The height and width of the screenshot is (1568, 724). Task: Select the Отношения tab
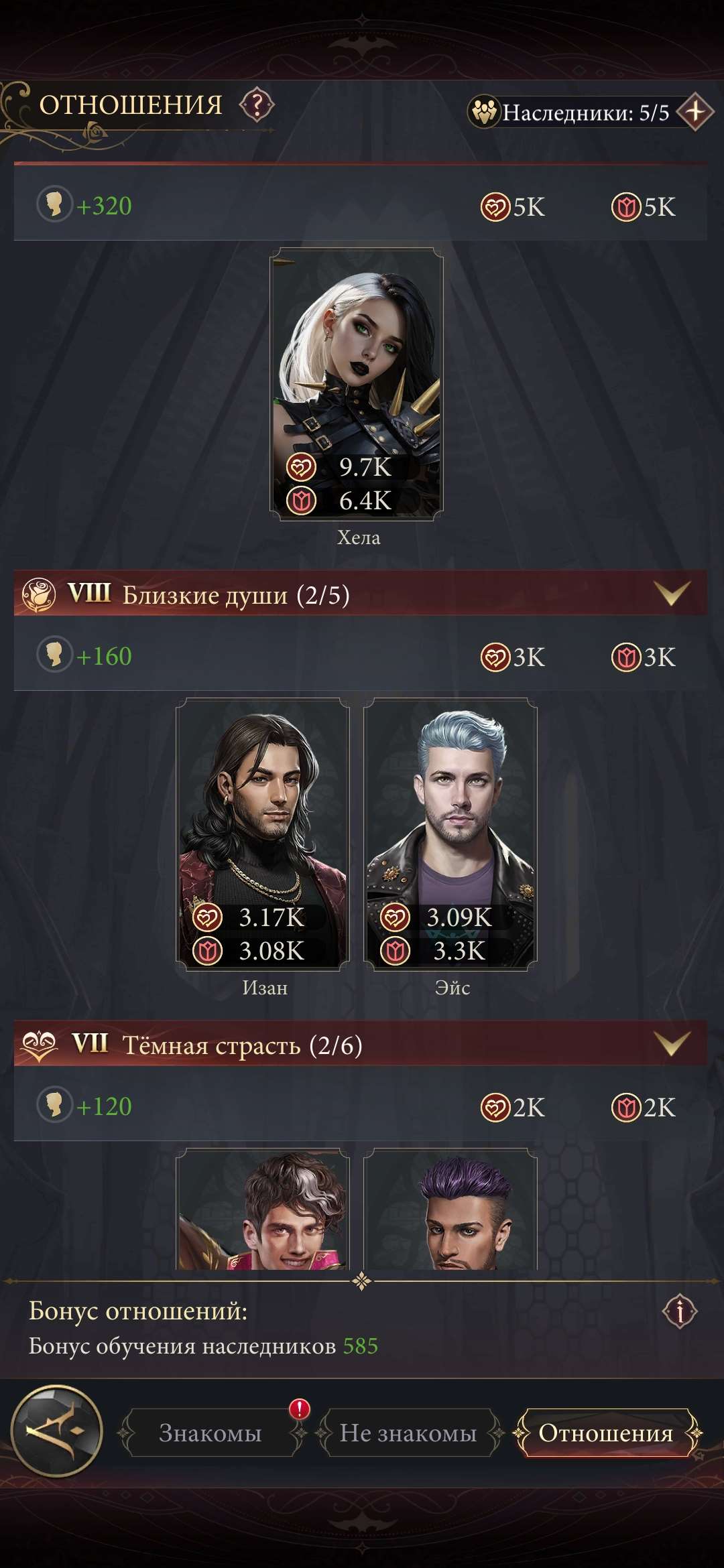[605, 1433]
